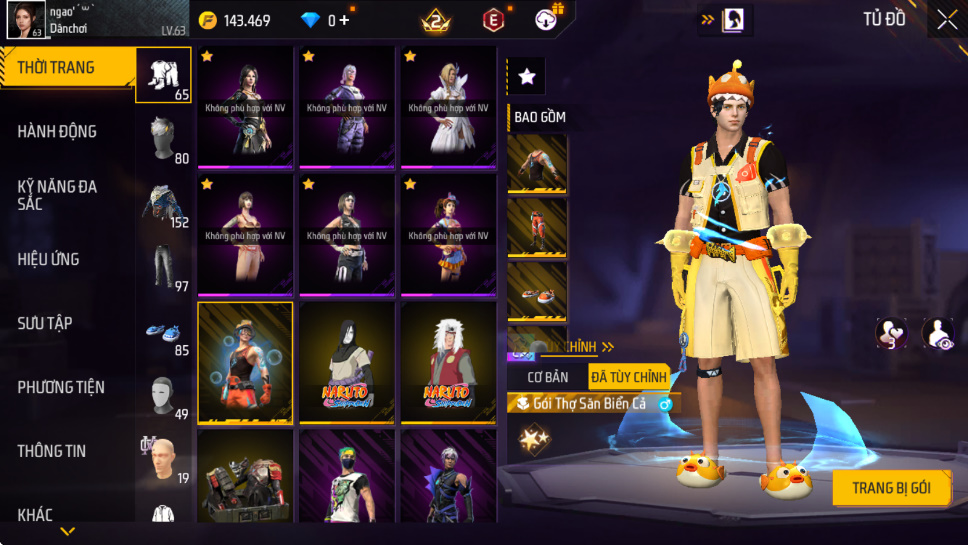
Task: Go to the Hiệu Ứng section
Action: pyautogui.click(x=48, y=259)
